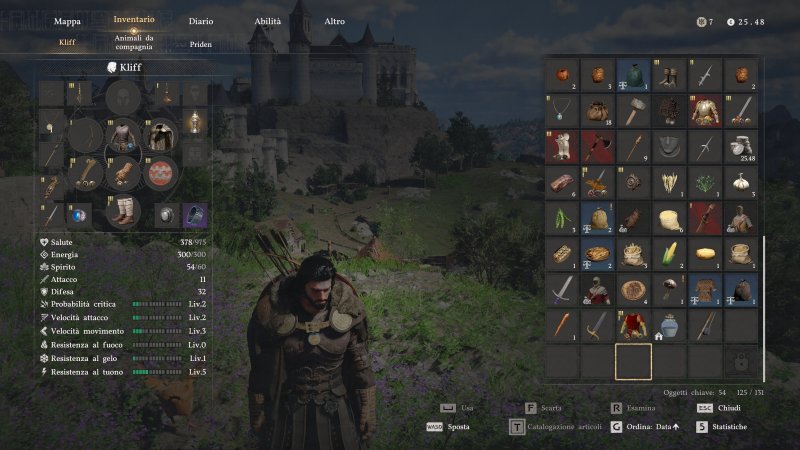
Task: Choose the hammer in the inventory
Action: click(634, 110)
